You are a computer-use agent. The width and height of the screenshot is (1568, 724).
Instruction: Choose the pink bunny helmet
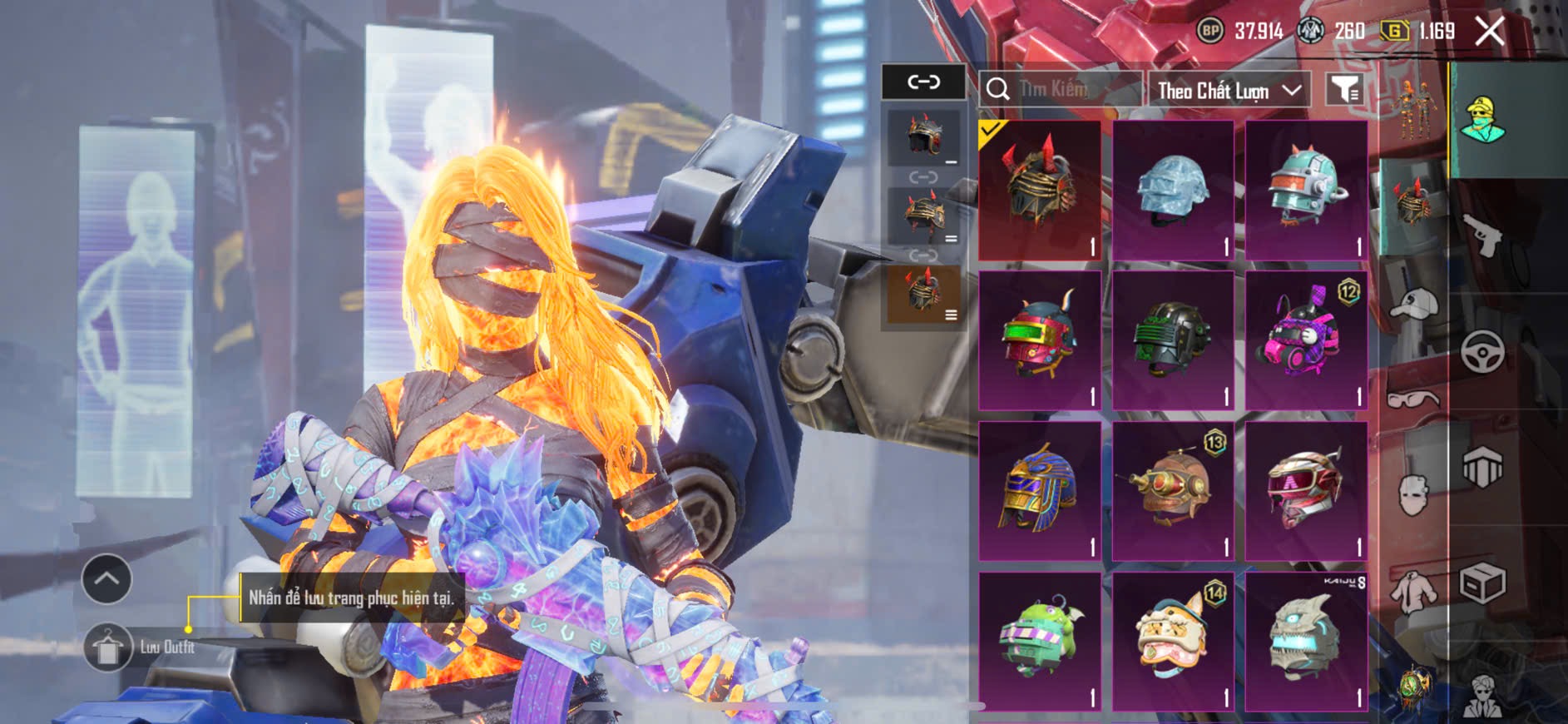coord(1306,340)
